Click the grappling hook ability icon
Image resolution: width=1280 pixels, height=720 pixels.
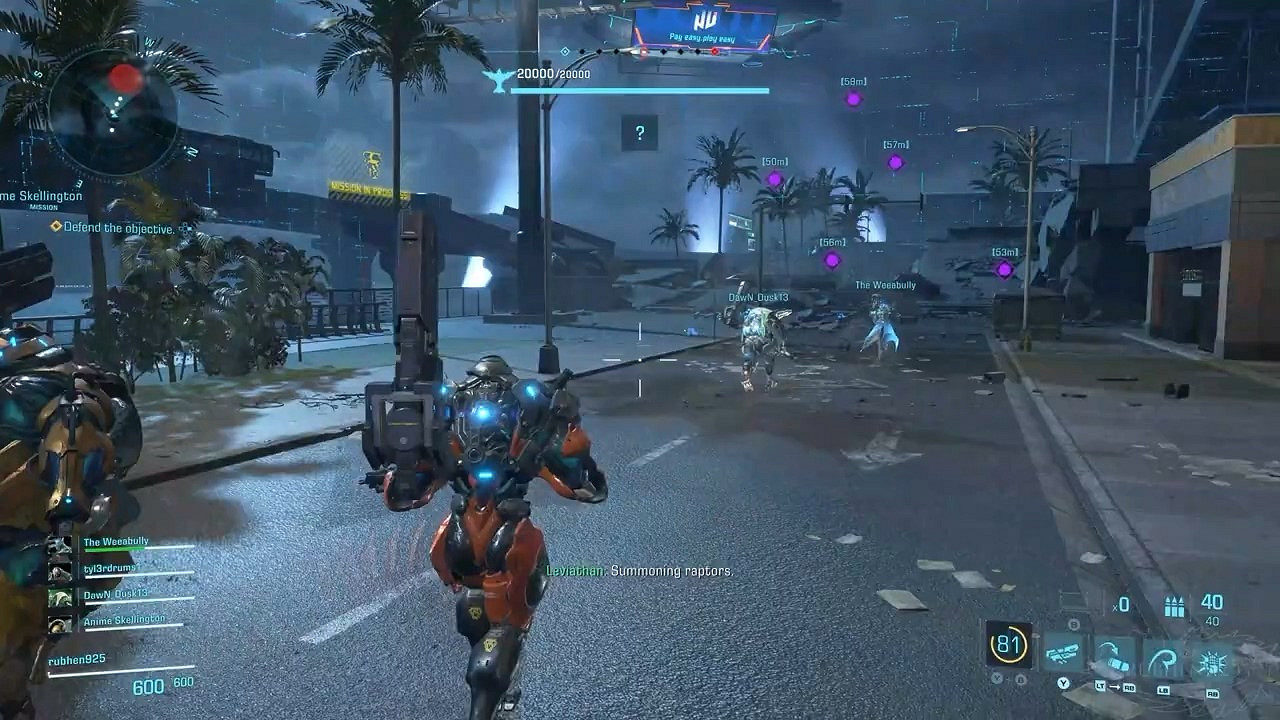(1163, 657)
